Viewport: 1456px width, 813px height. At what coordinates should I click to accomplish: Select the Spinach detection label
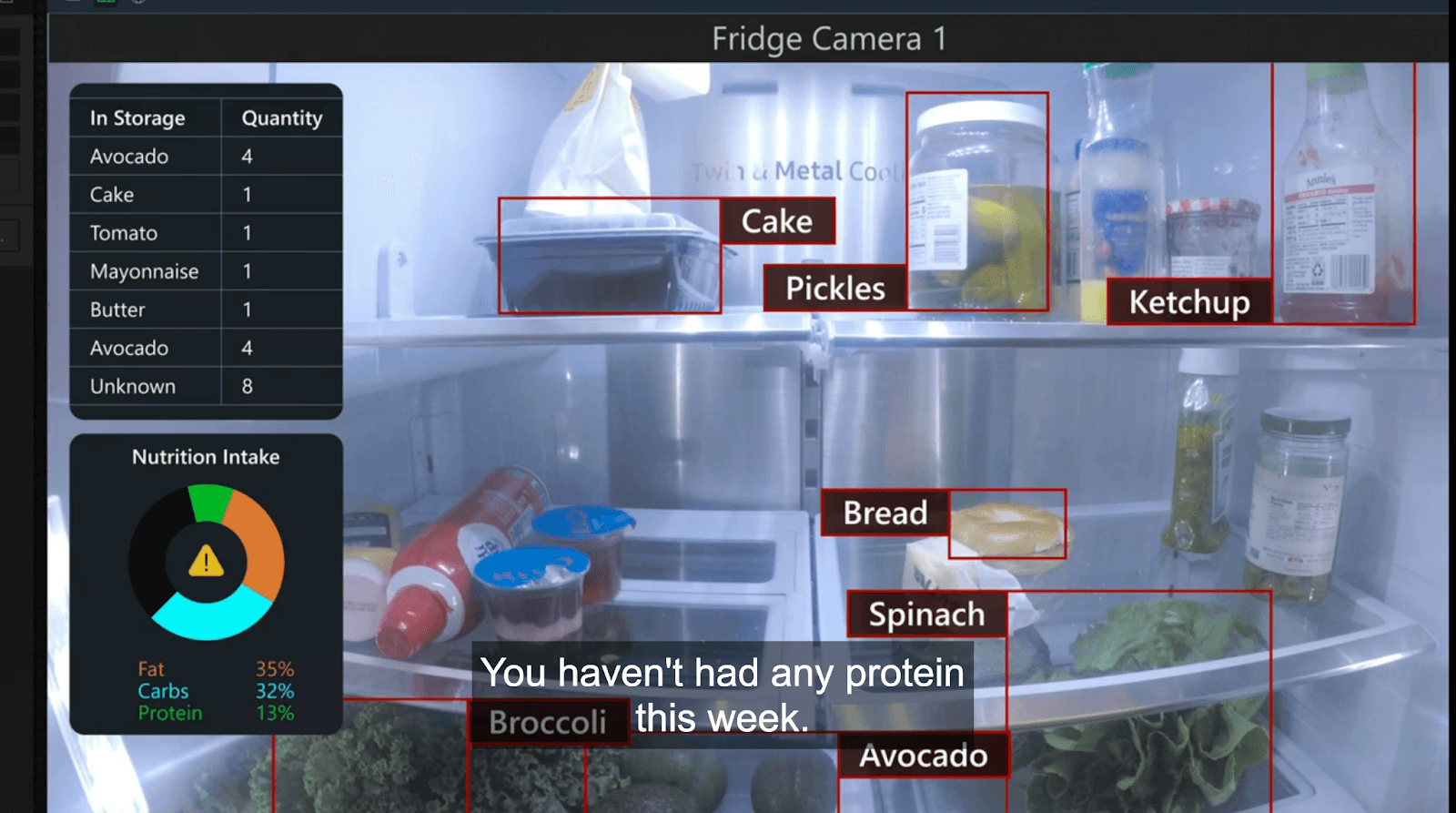coord(926,615)
